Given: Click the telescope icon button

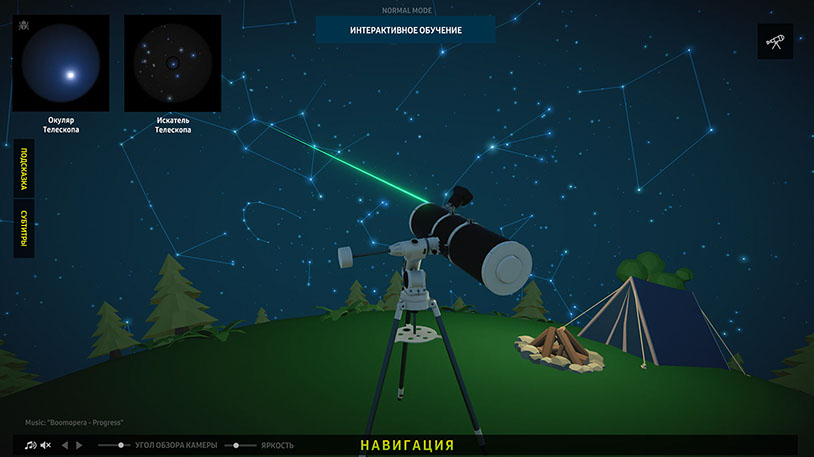Looking at the screenshot, I should tap(775, 42).
